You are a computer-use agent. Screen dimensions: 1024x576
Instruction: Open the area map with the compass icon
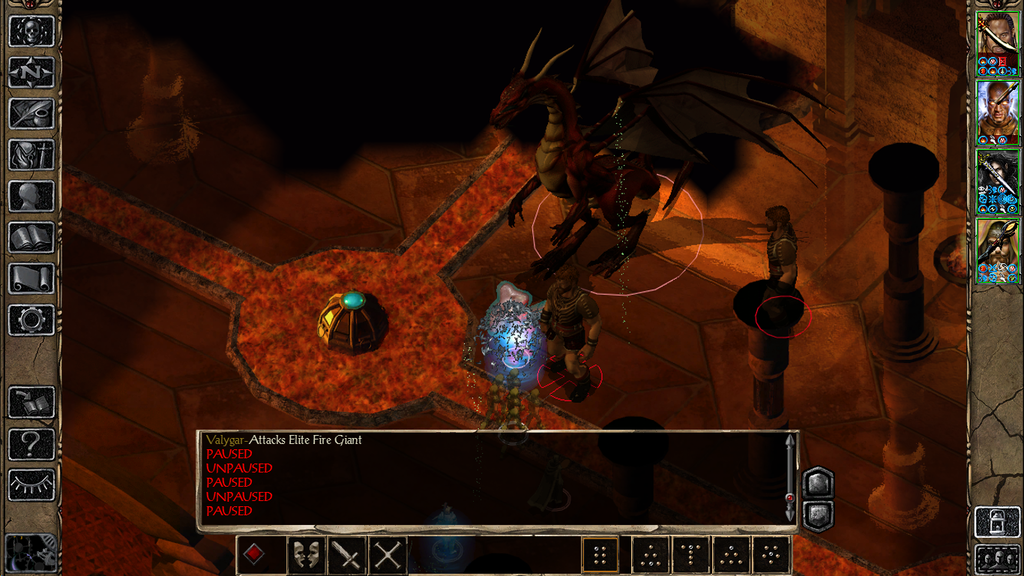[30, 72]
